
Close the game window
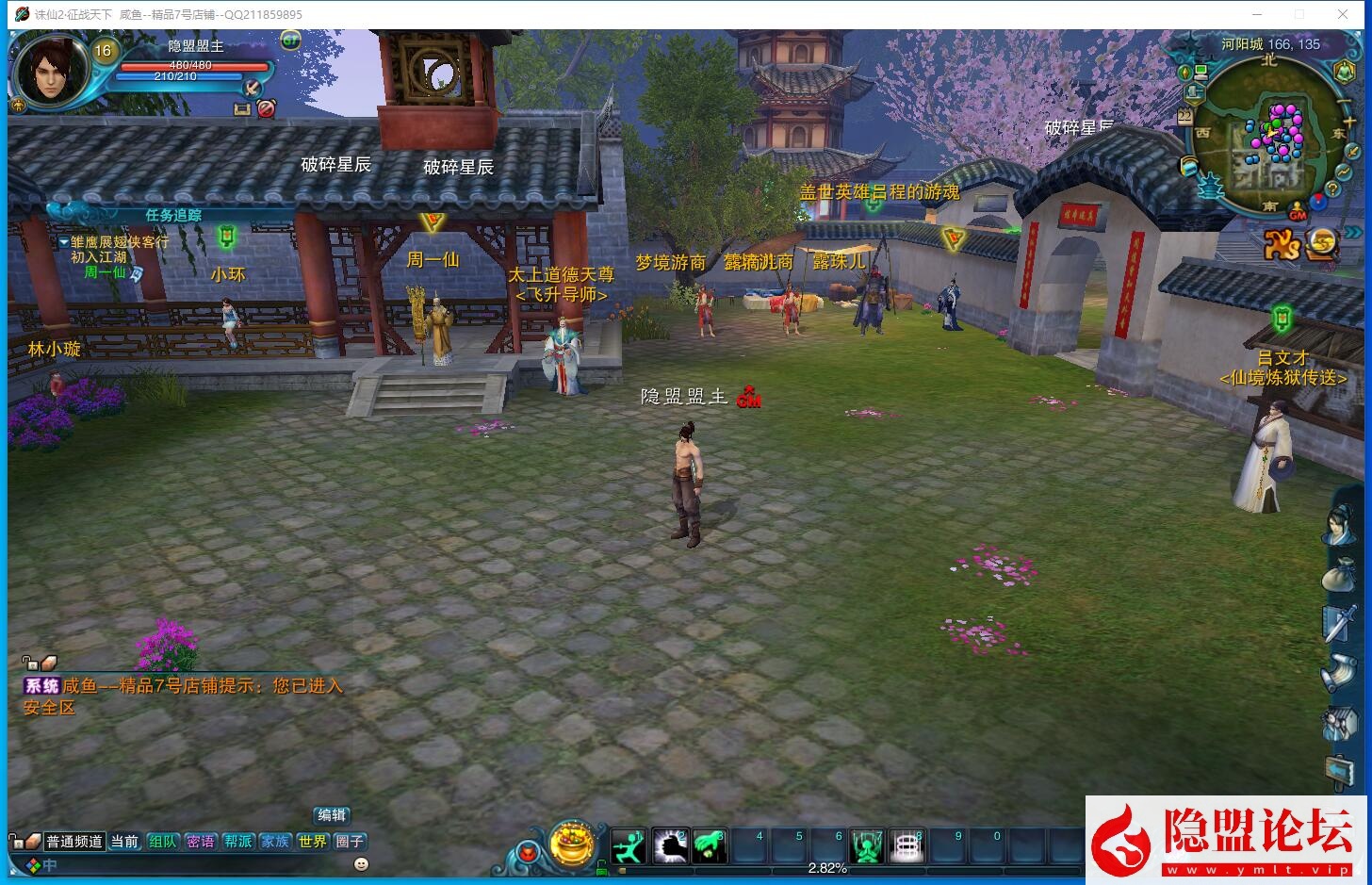tap(1343, 14)
